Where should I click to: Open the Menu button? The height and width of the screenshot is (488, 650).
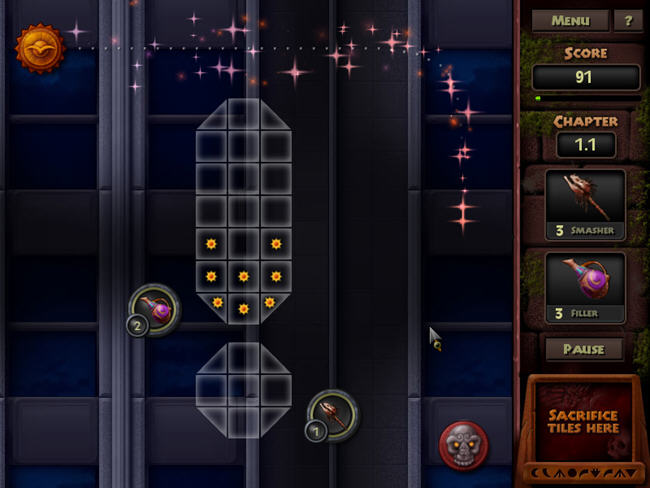coord(570,20)
